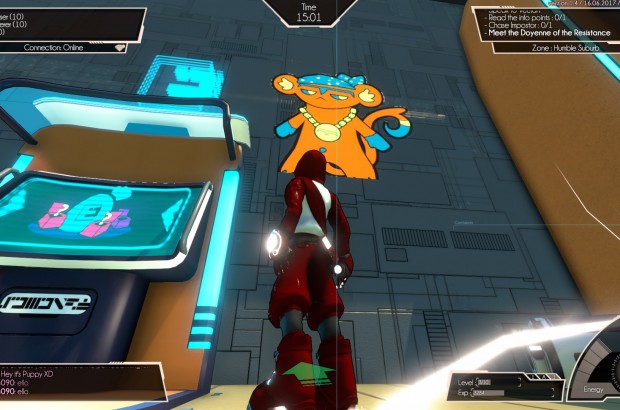Click the connection status diamond icon
Image resolution: width=620 pixels, height=410 pixels.
pos(119,46)
